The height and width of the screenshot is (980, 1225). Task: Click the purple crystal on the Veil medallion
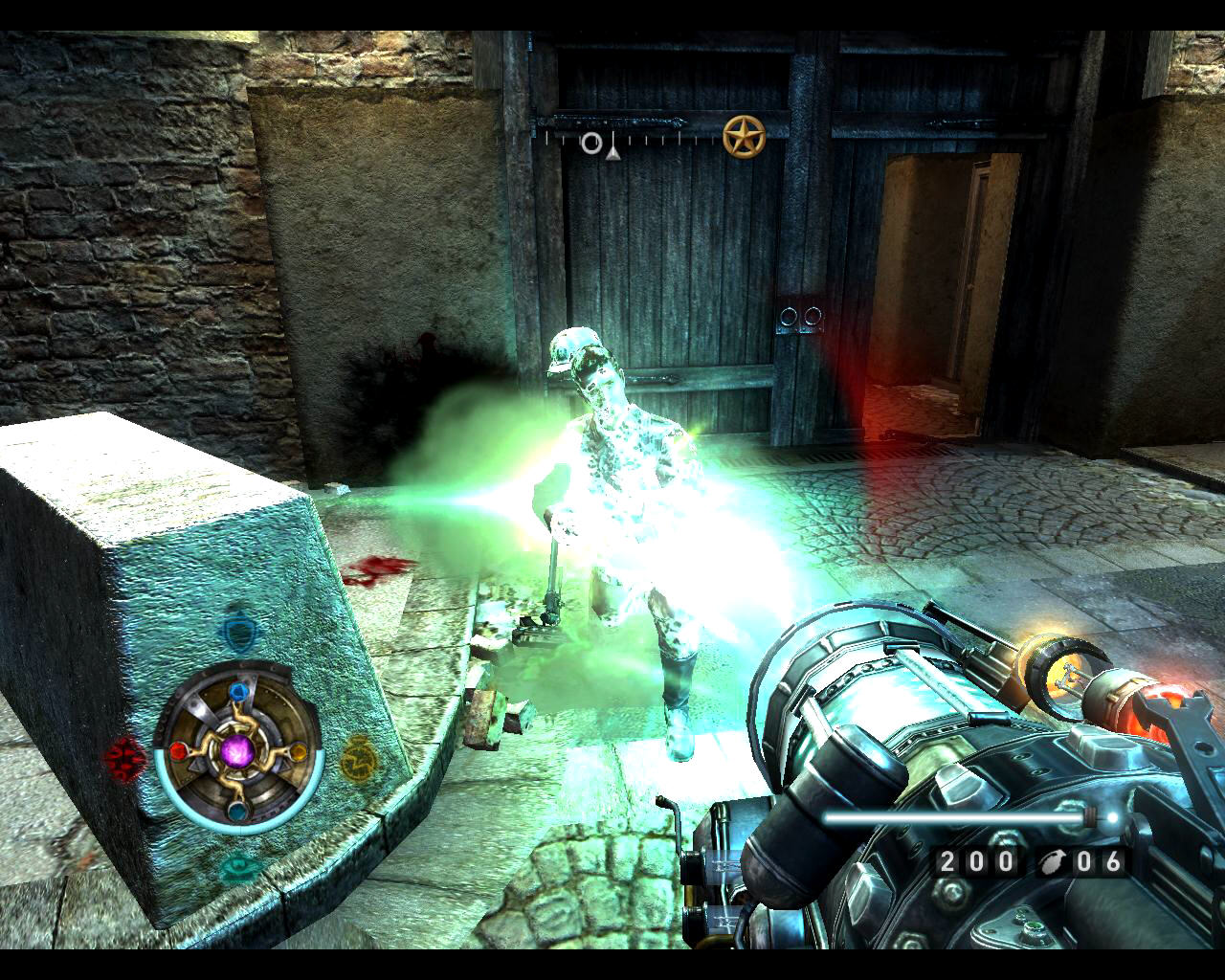tap(236, 751)
